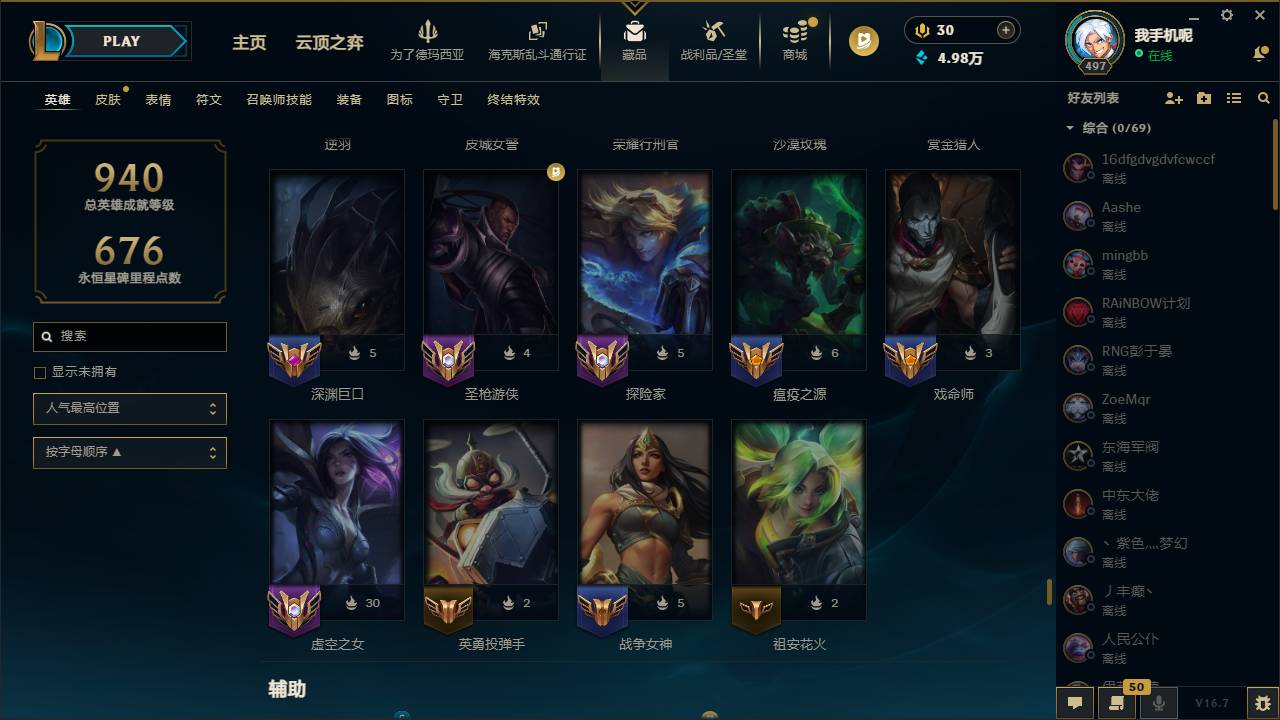Open the friends list search icon
This screenshot has width=1280, height=720.
point(1262,97)
